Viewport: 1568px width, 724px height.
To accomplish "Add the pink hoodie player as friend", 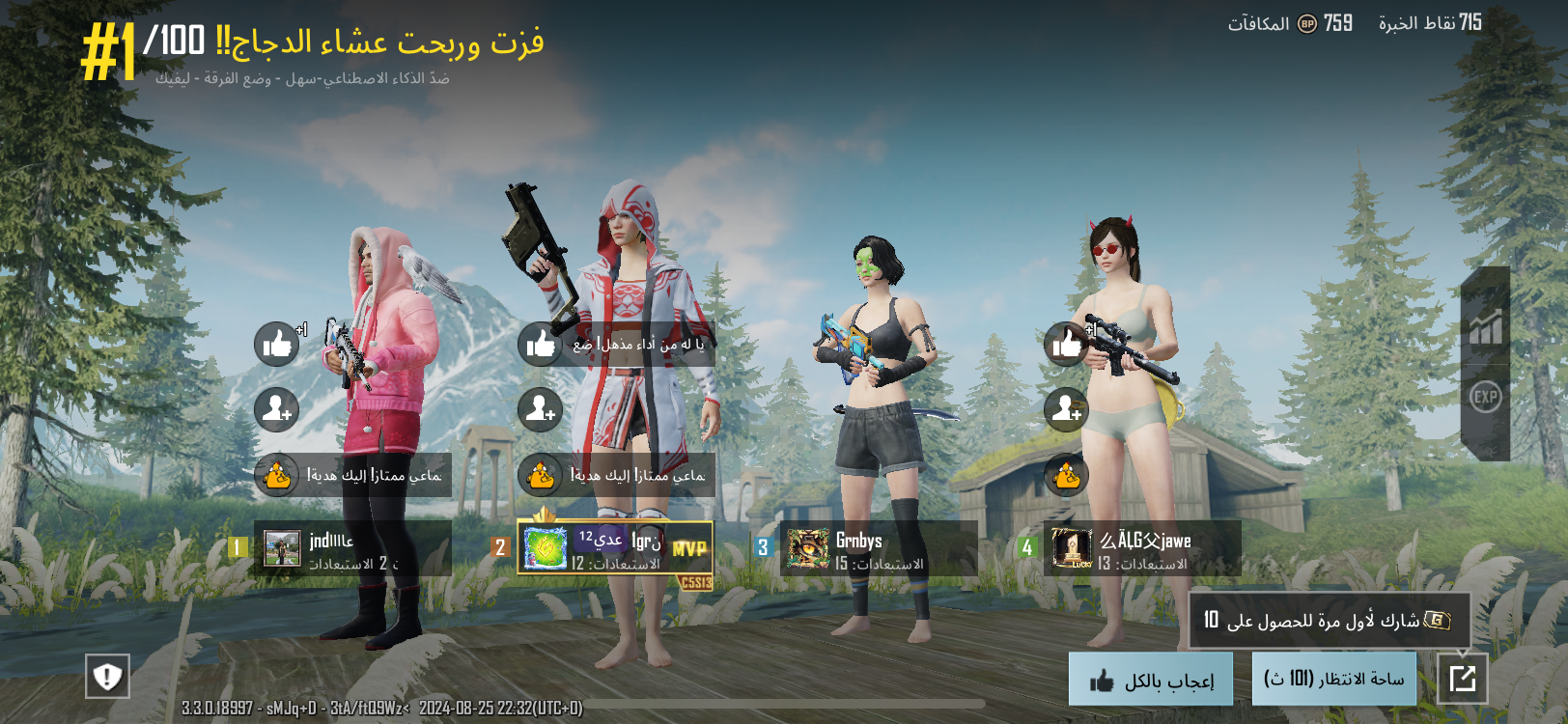I will 277,410.
